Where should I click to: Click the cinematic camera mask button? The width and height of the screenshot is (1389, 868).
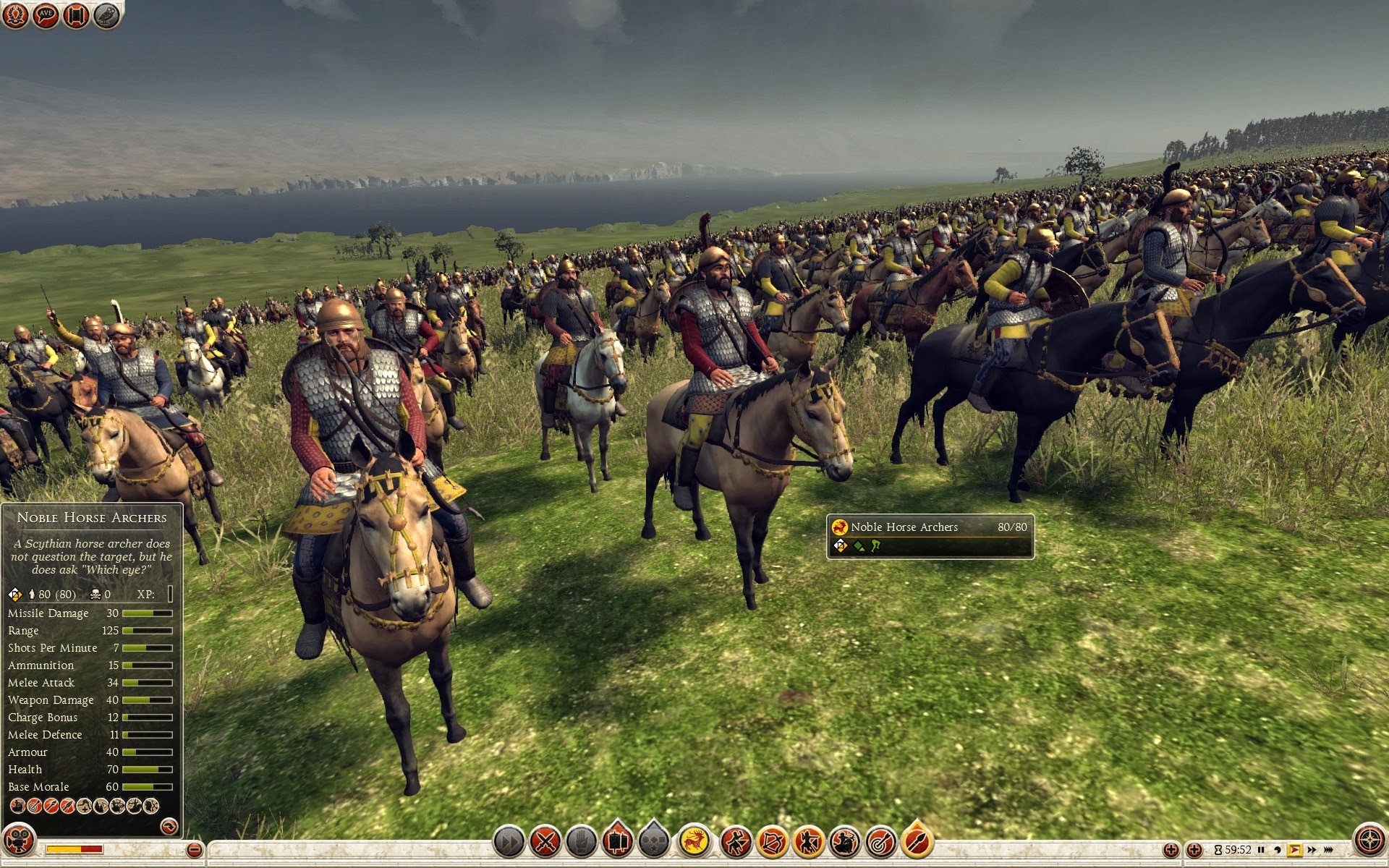click(20, 841)
